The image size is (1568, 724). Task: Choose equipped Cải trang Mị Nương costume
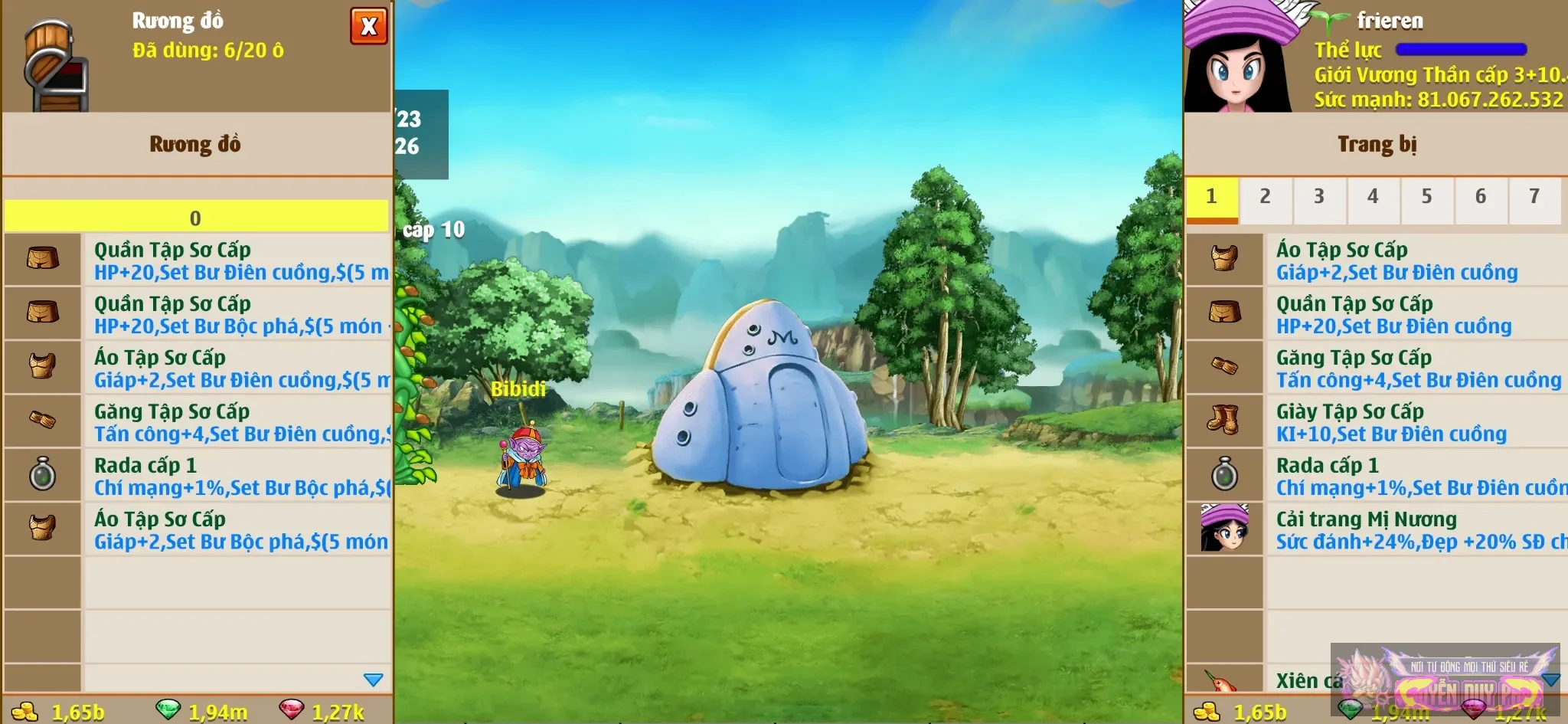(x=1416, y=530)
